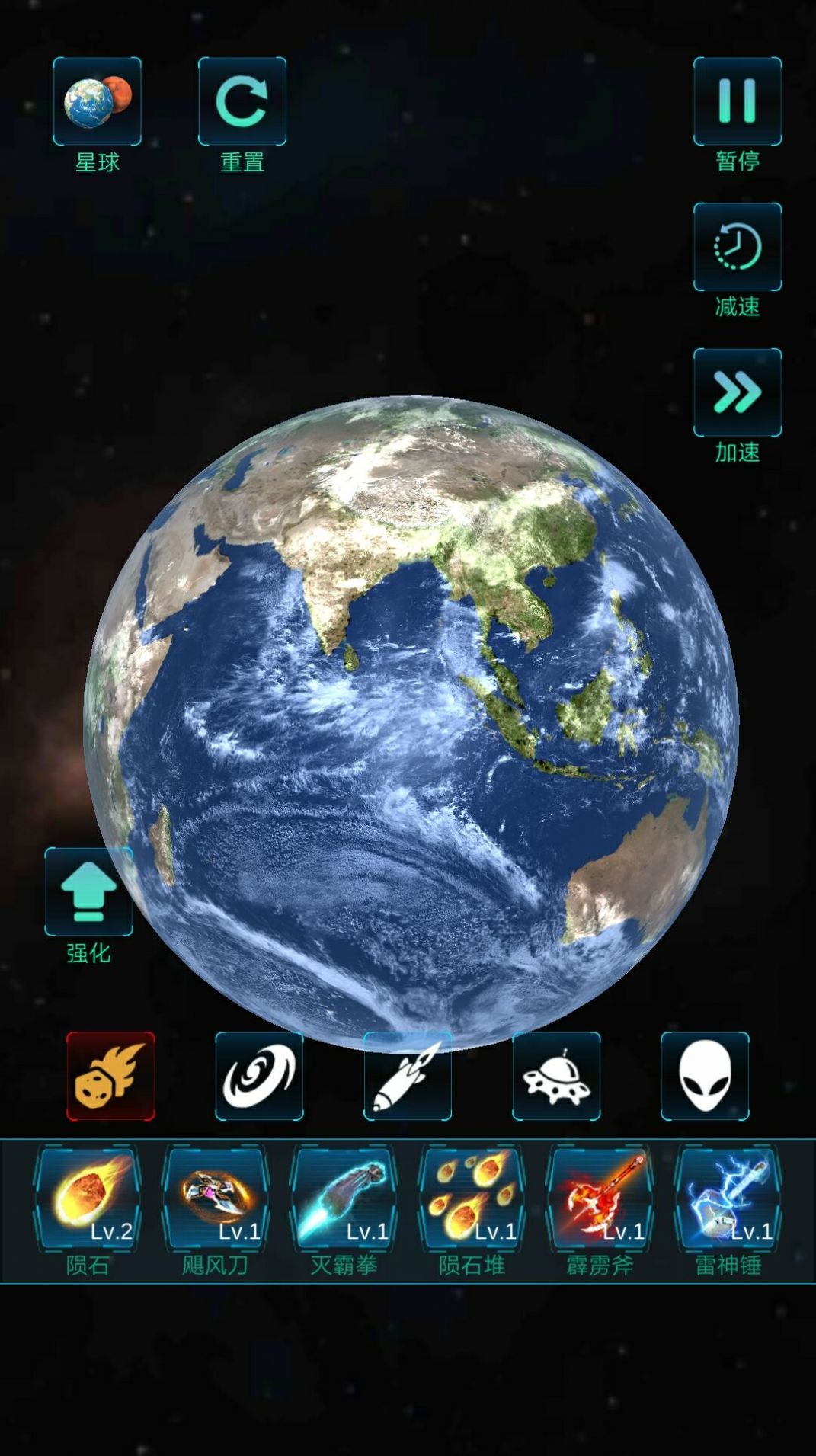816x1456 pixels.
Task: Switch to the black hole category
Action: click(259, 1076)
